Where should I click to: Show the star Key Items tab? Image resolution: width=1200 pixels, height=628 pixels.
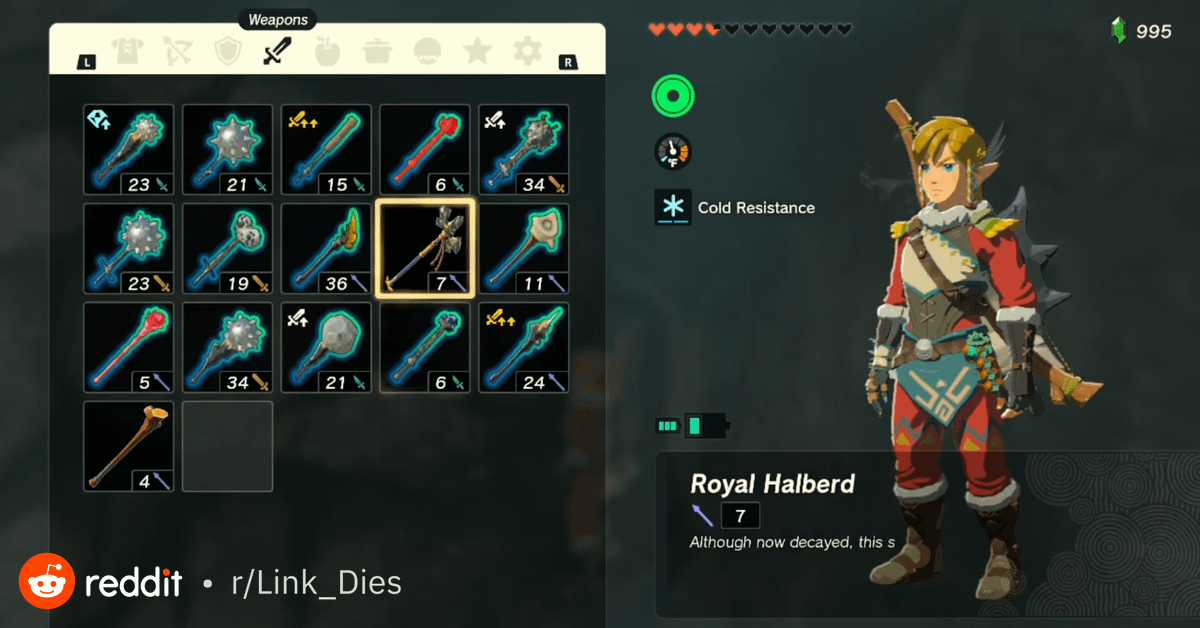[x=478, y=51]
